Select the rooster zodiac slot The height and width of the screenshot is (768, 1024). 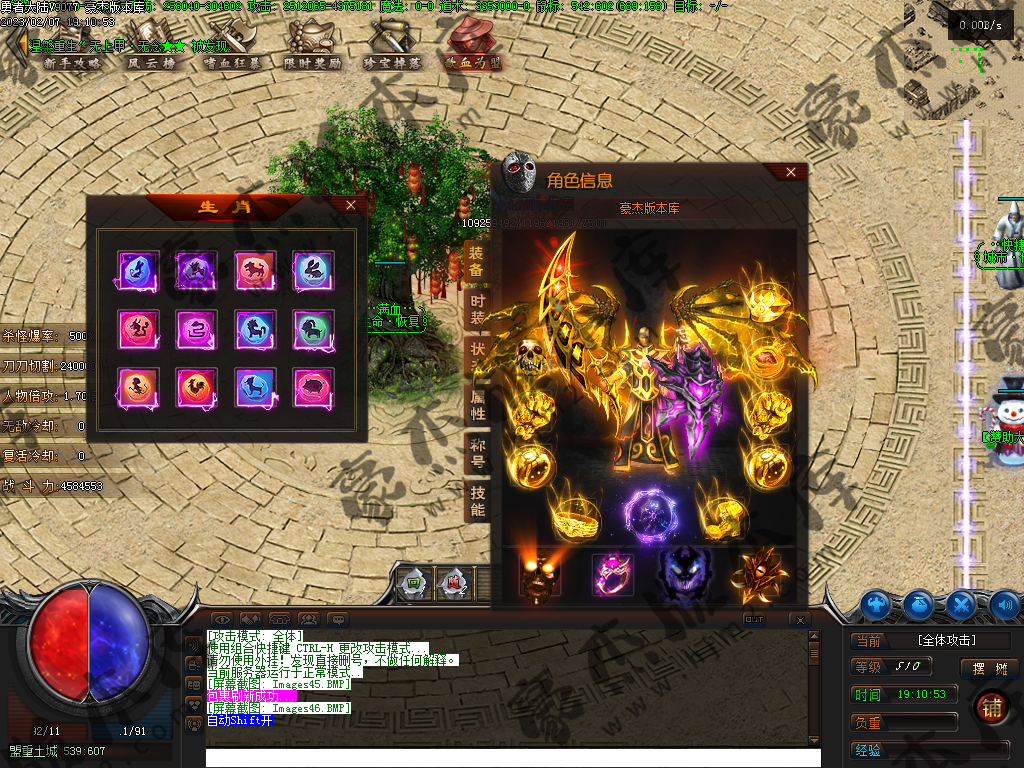pyautogui.click(x=196, y=386)
